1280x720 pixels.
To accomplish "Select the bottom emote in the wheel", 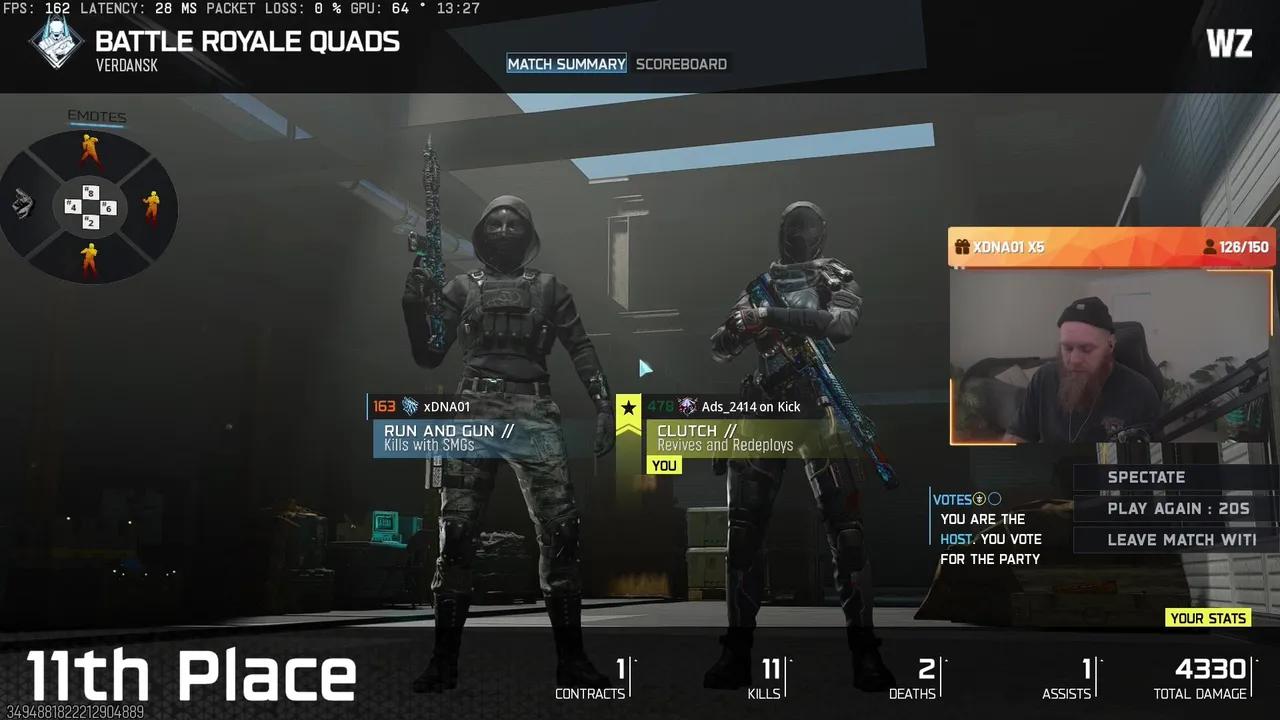I will 88,258.
